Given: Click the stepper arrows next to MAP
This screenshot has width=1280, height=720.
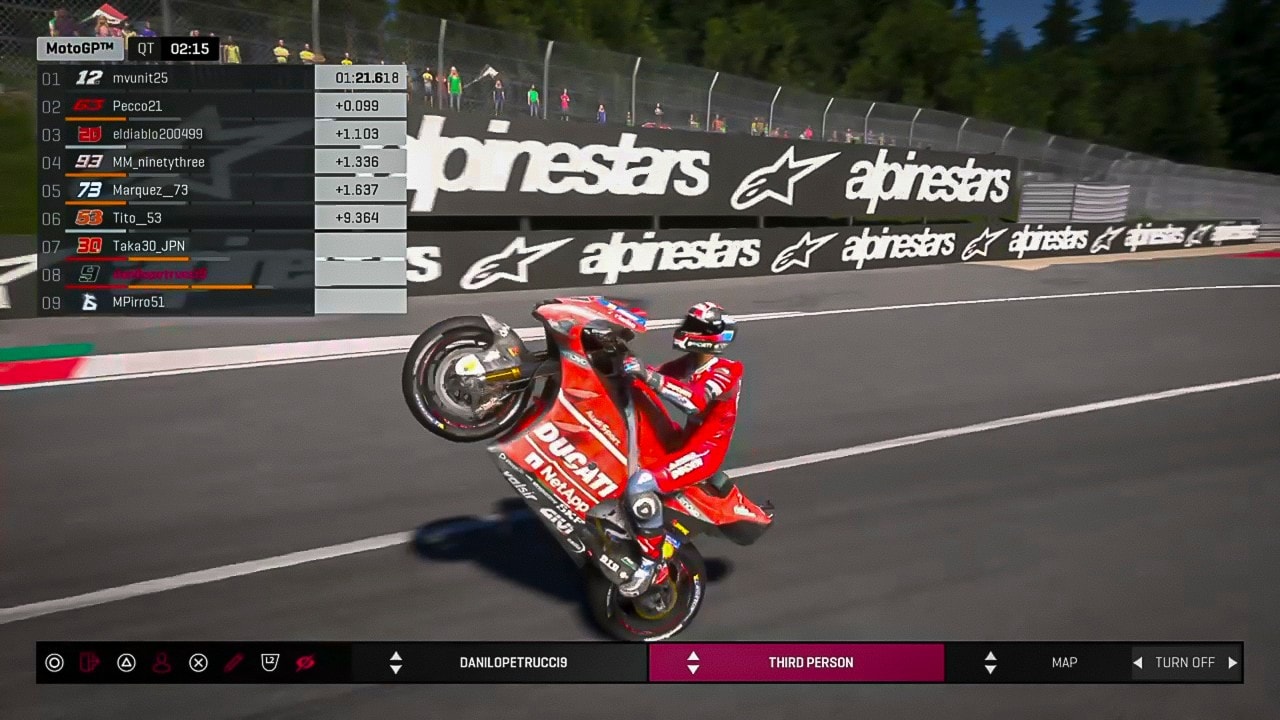Looking at the screenshot, I should pos(990,662).
